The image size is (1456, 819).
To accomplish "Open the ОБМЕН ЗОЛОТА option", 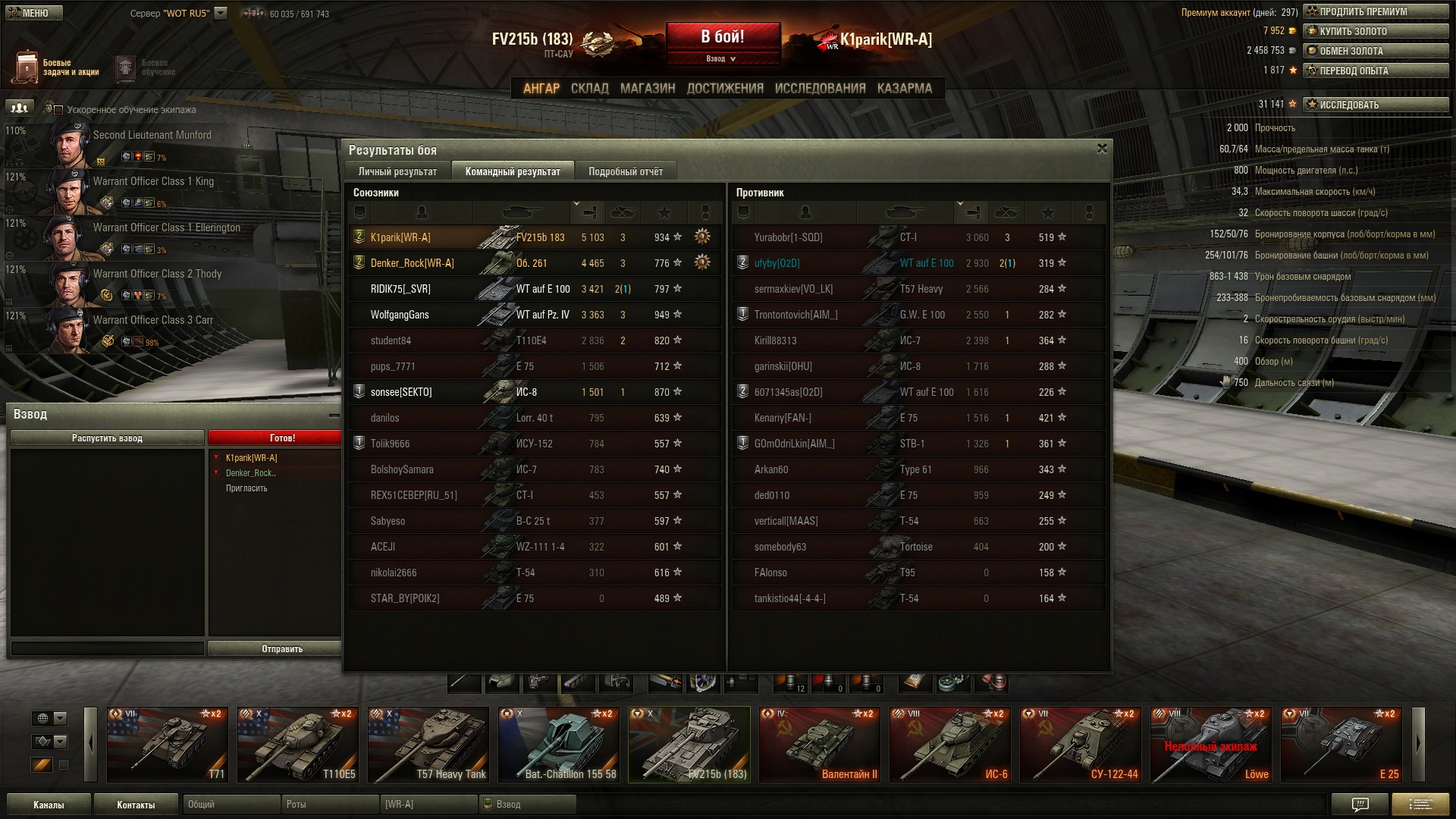I will pyautogui.click(x=1375, y=51).
